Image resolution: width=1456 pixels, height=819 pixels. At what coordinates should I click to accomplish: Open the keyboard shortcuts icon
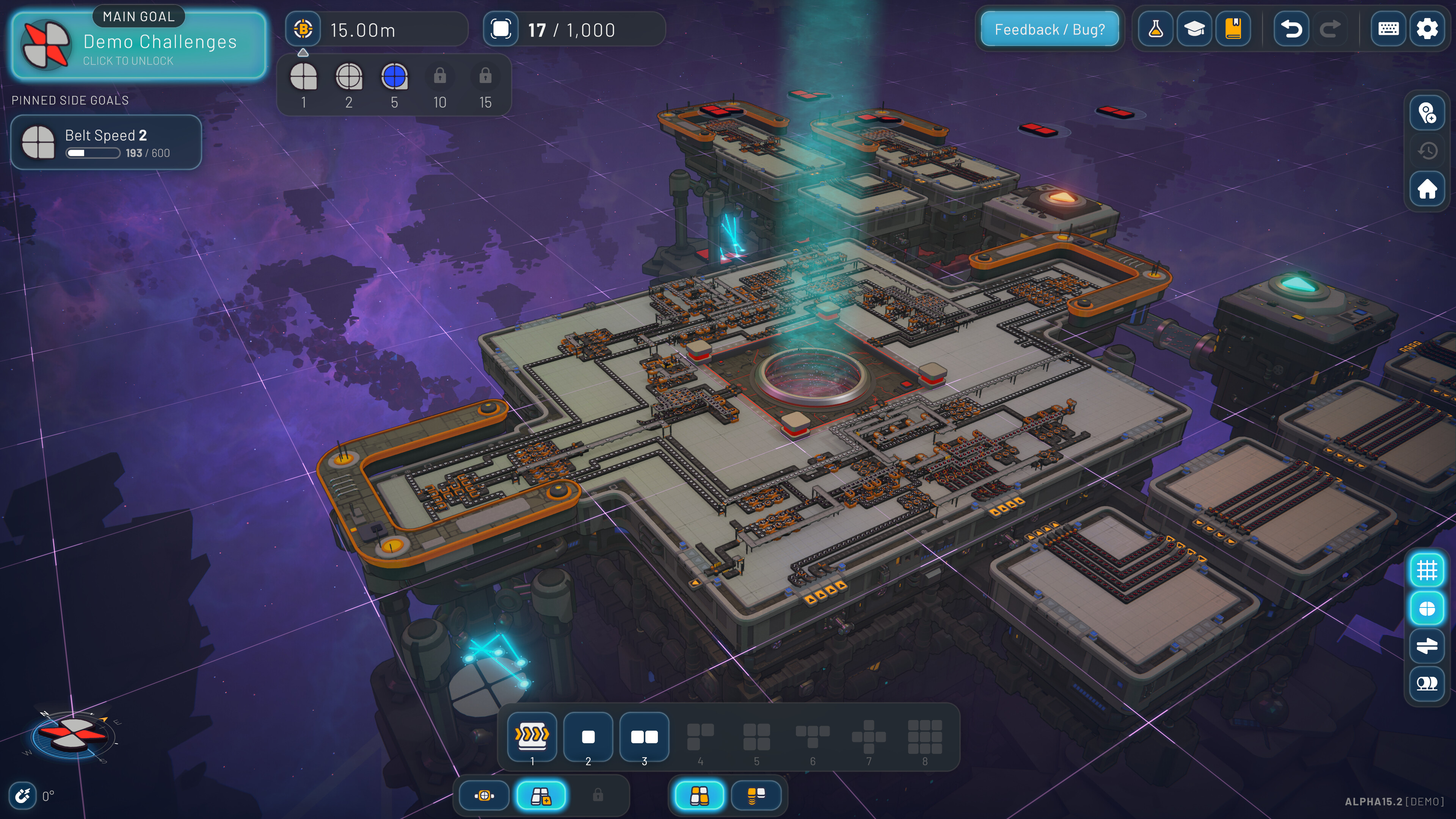pyautogui.click(x=1388, y=29)
